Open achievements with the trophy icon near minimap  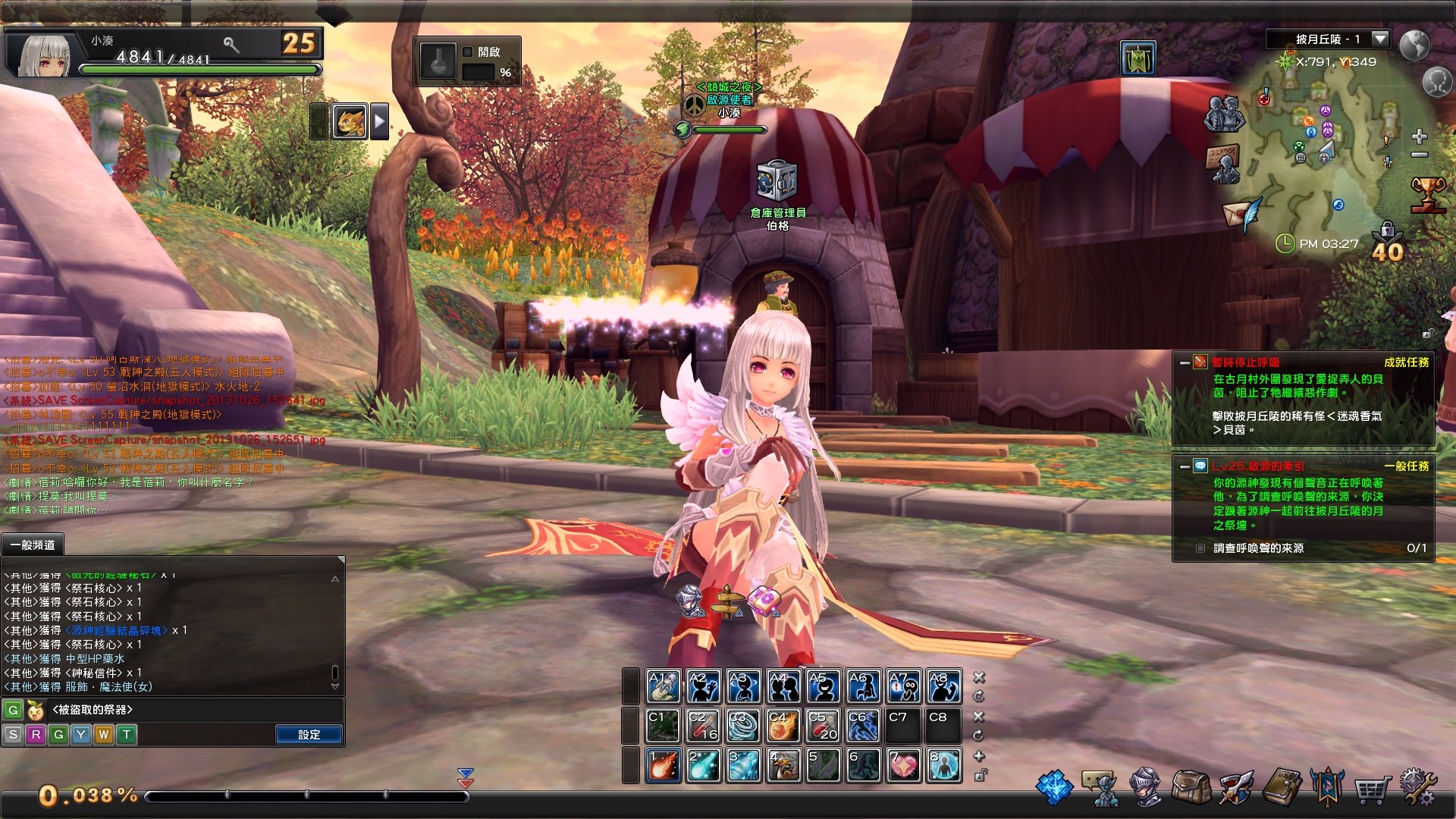click(x=1427, y=192)
